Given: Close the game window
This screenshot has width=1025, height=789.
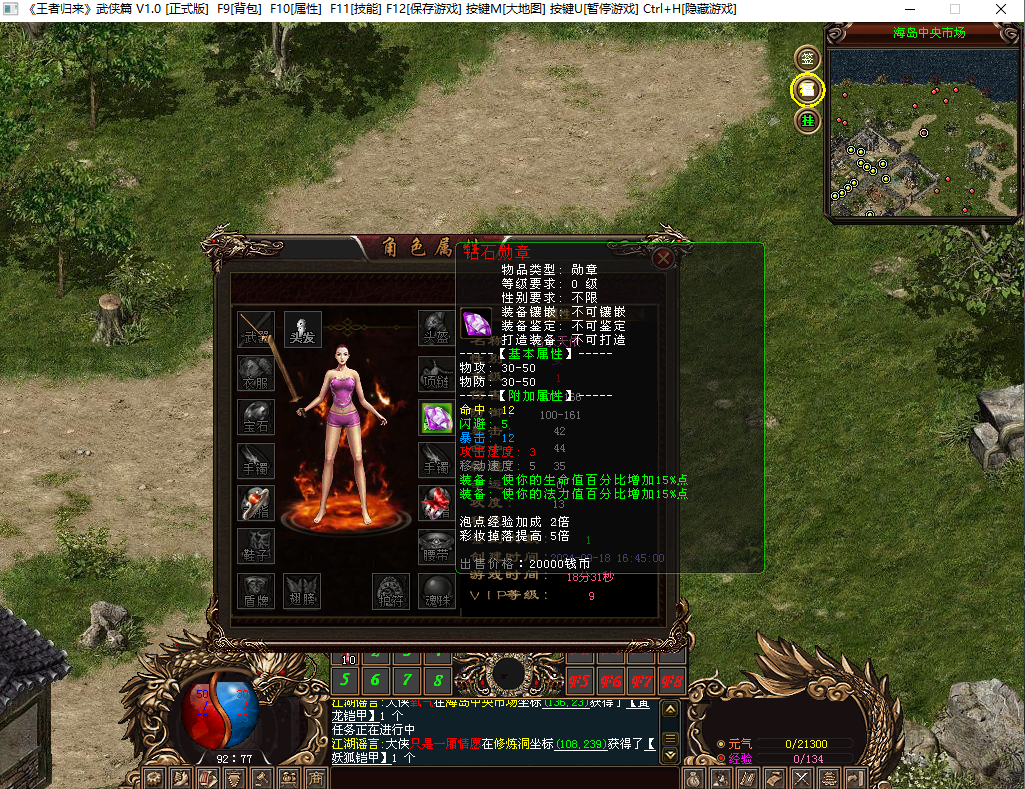Looking at the screenshot, I should tap(1000, 9).
